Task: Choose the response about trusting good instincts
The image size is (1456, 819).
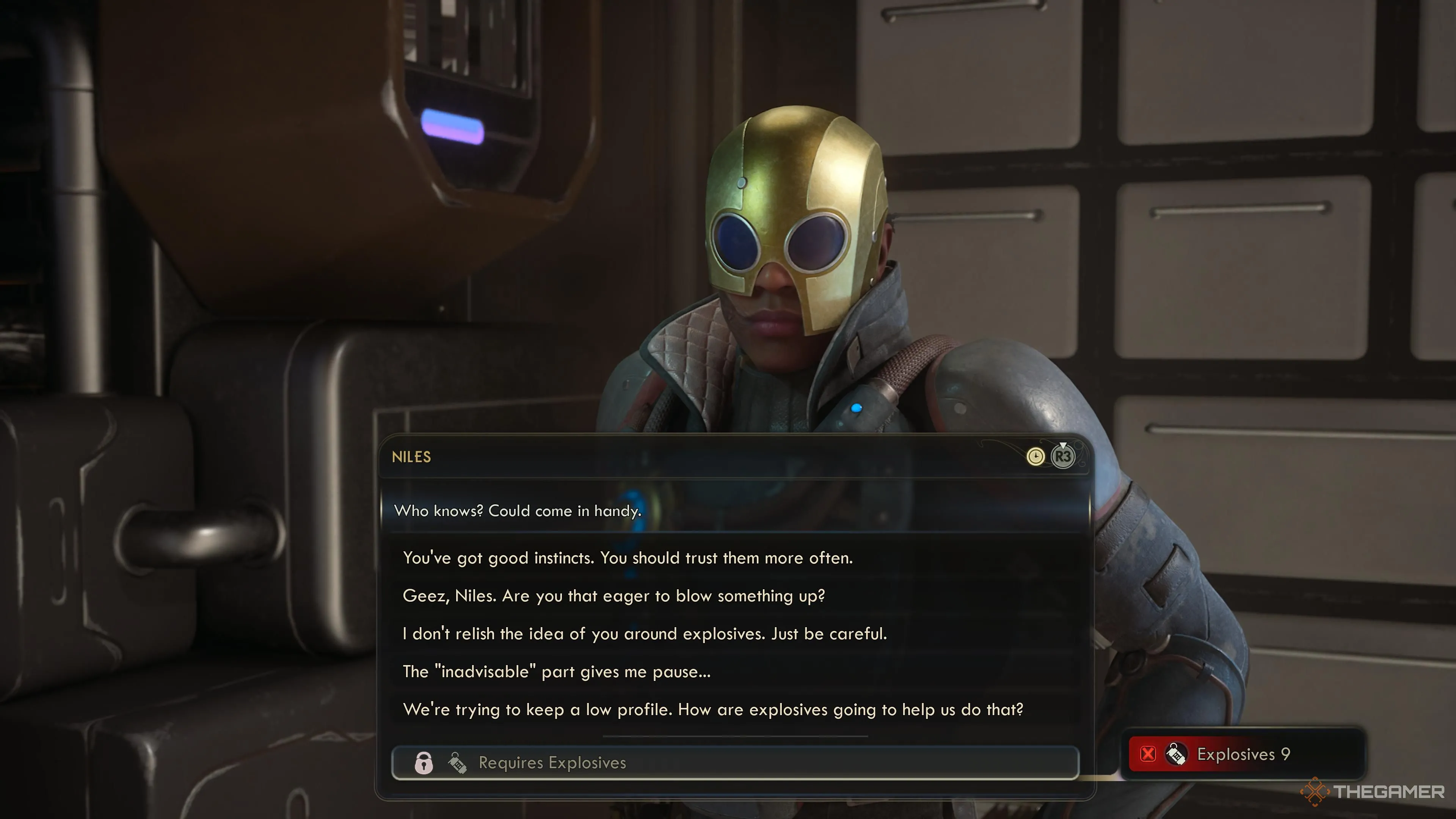Action: point(628,558)
